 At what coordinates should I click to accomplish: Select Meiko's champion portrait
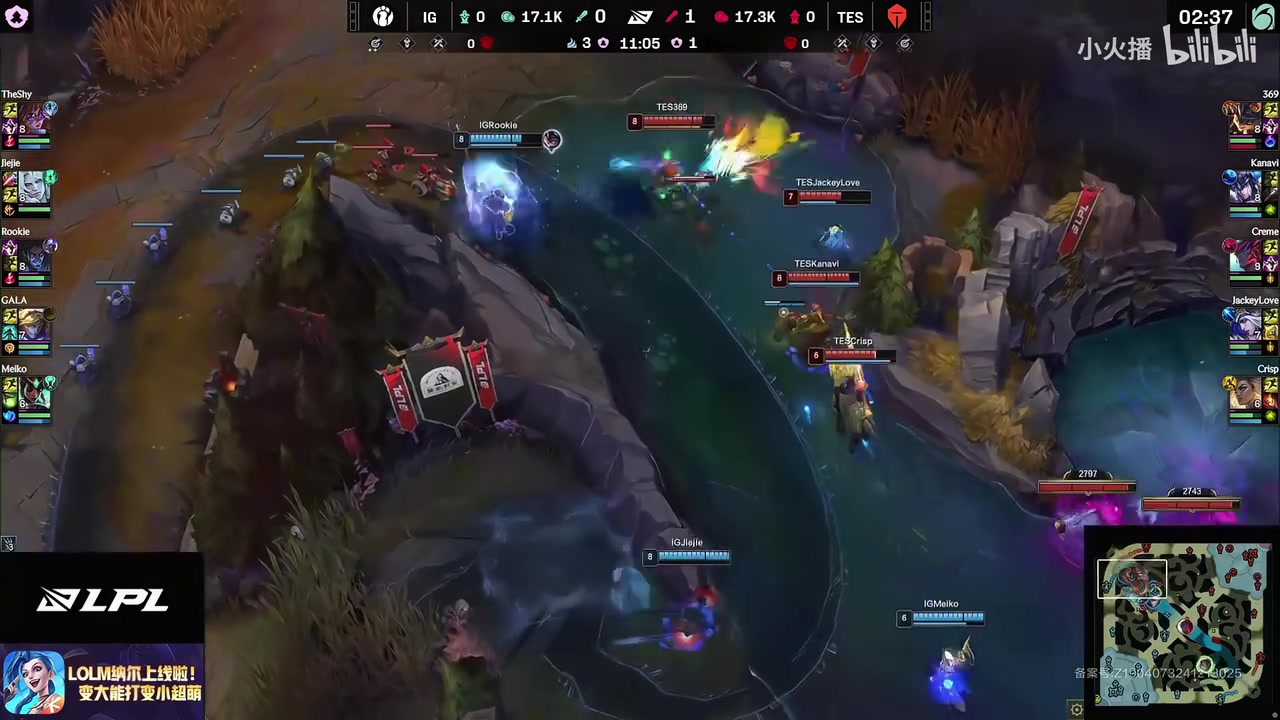pos(35,393)
